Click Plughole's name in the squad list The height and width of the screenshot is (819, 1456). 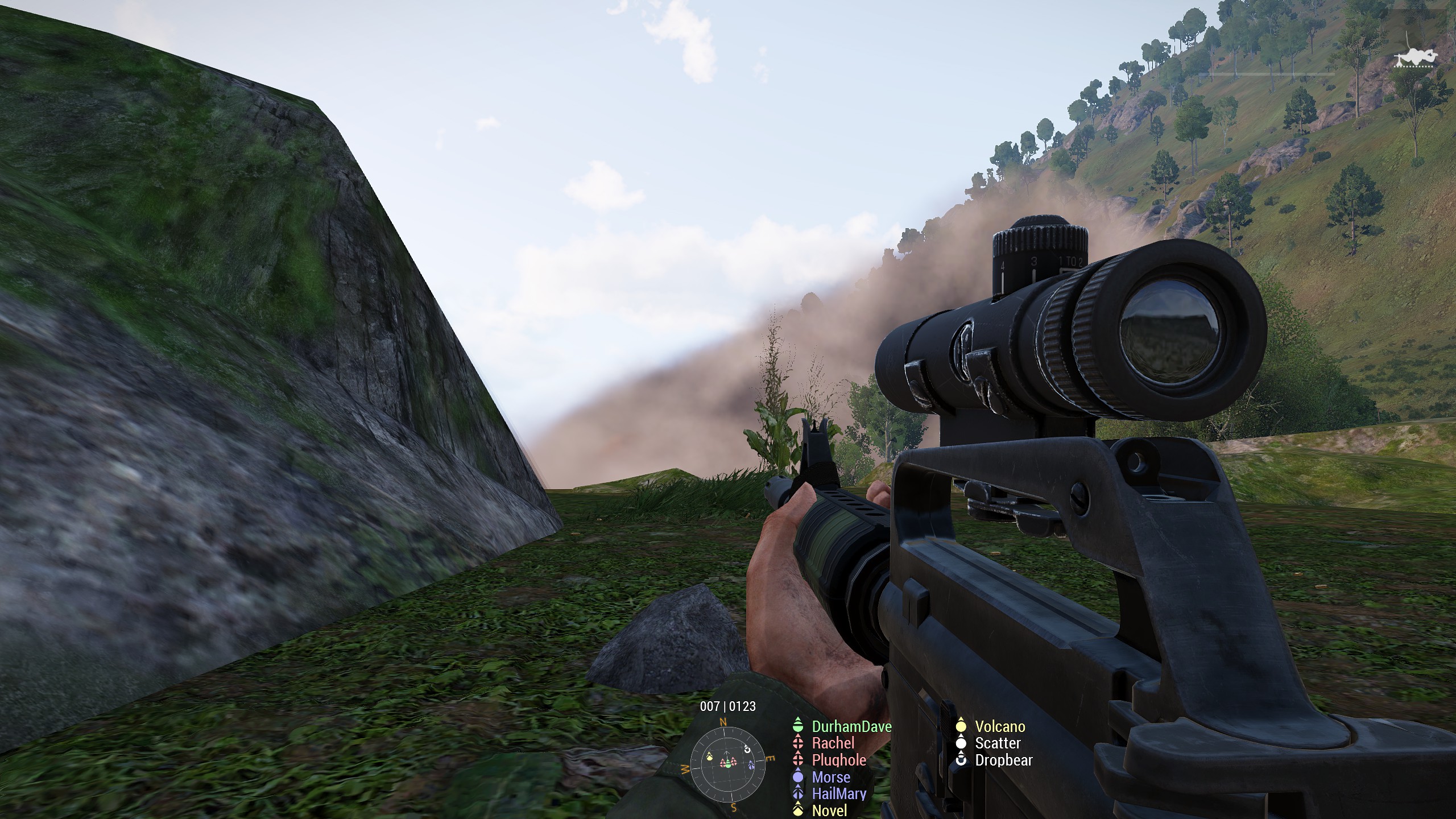click(x=839, y=760)
